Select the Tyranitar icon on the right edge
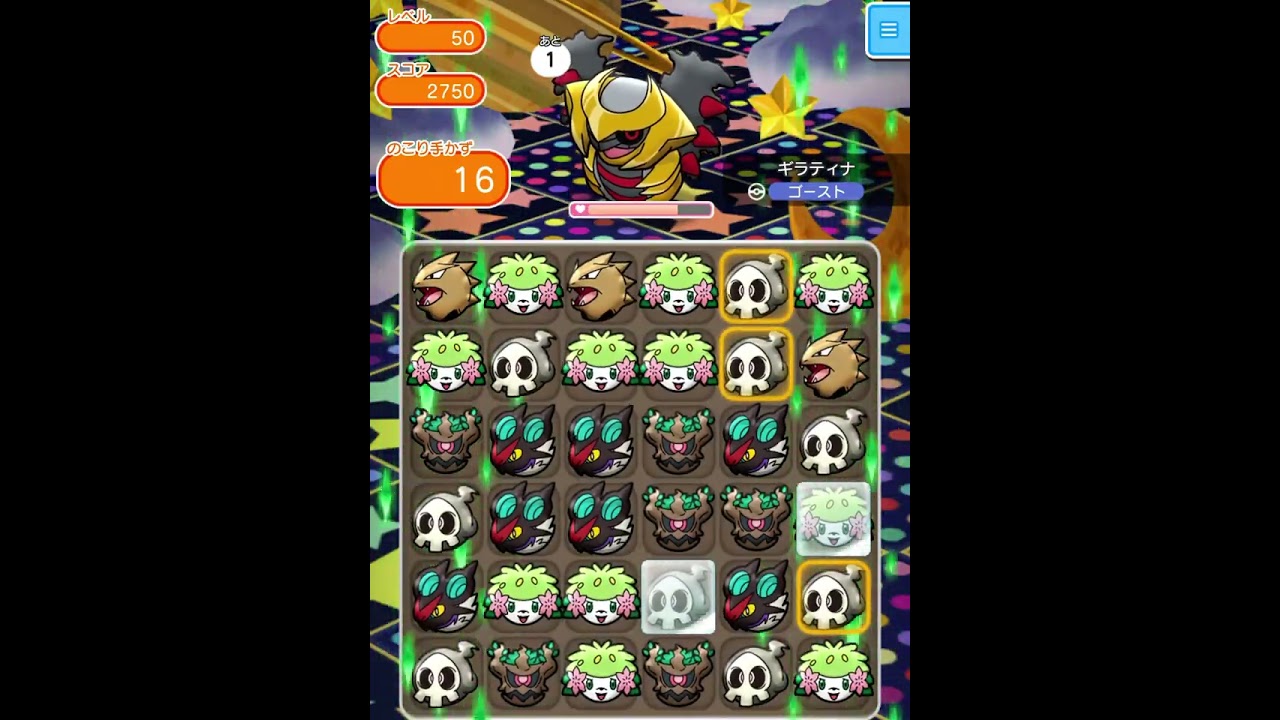 834,364
